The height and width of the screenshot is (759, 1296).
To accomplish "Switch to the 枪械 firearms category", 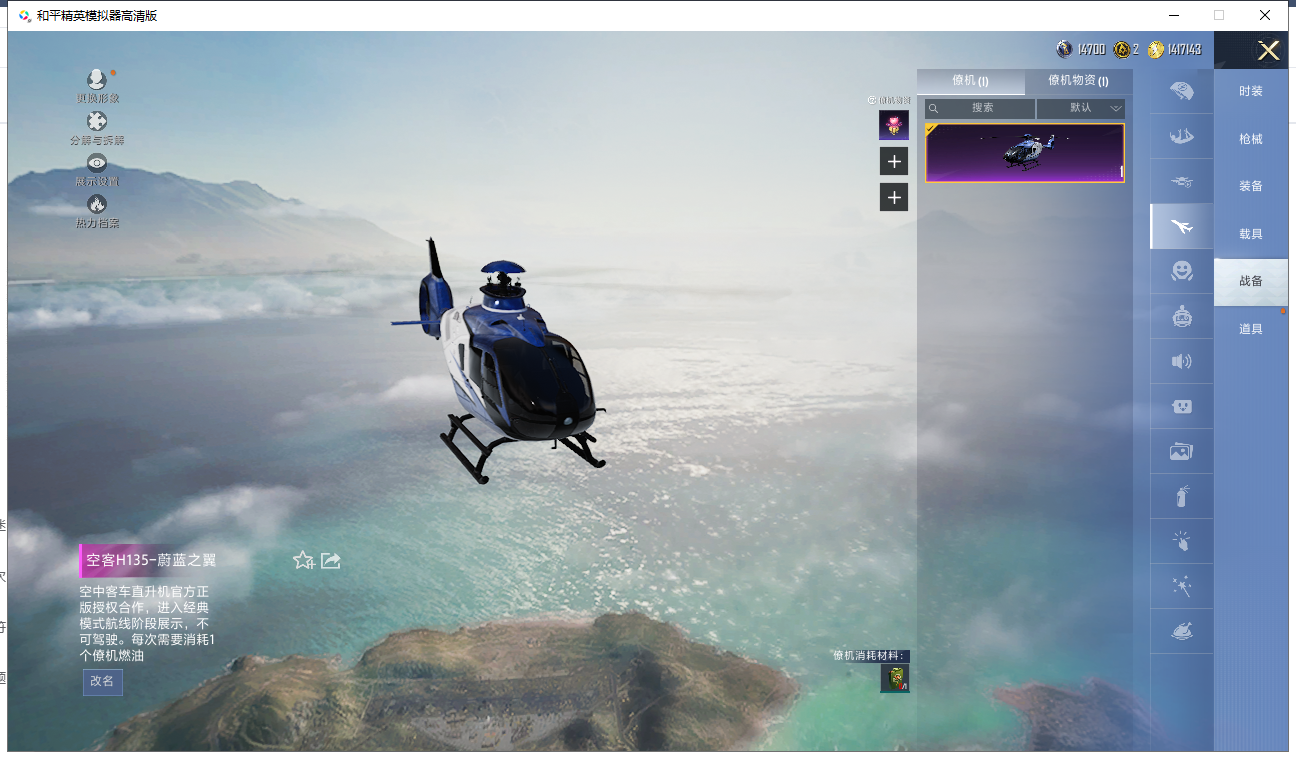I will tap(1250, 139).
